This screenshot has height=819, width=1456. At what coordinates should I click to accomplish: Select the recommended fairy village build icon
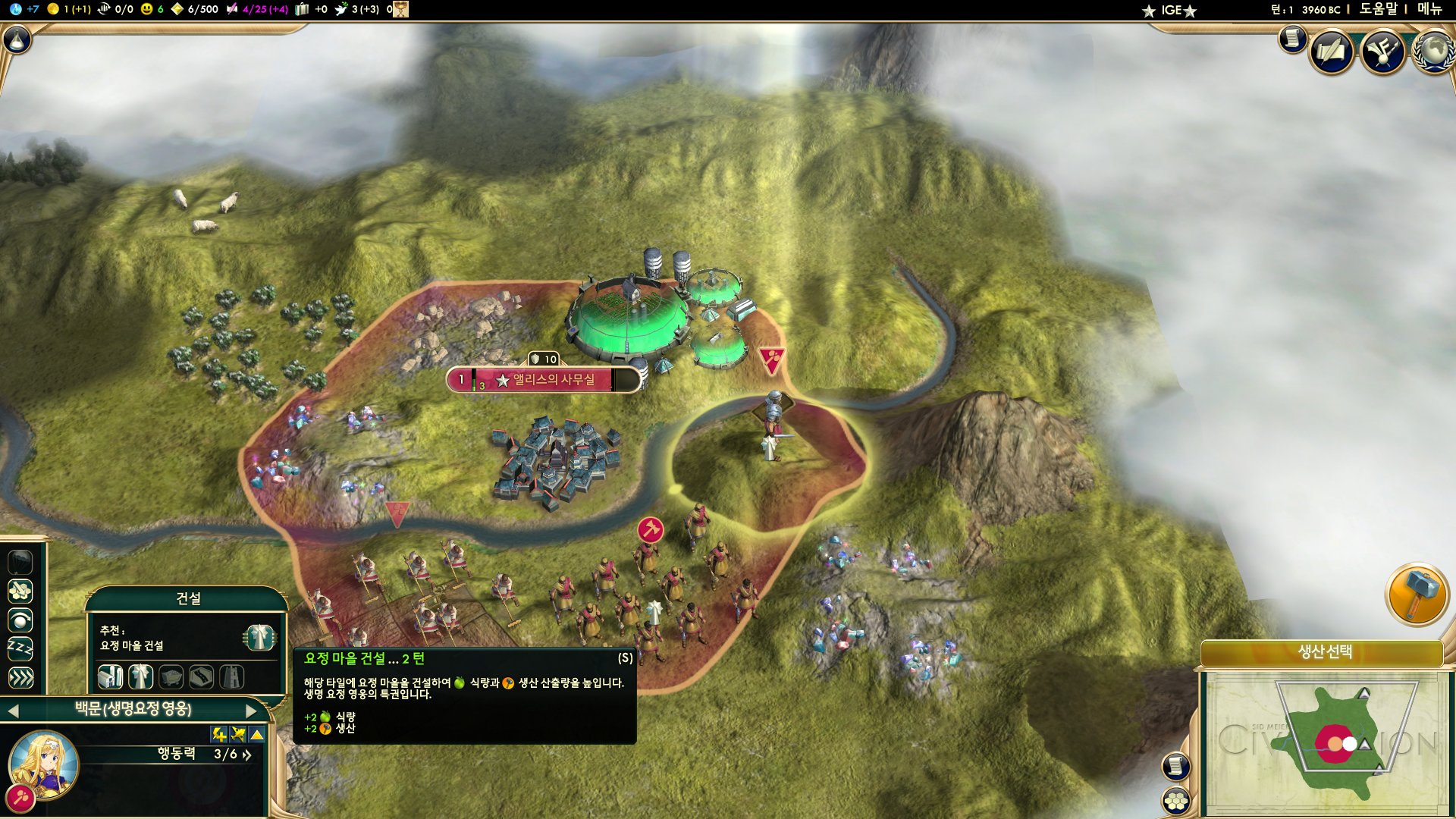[259, 638]
